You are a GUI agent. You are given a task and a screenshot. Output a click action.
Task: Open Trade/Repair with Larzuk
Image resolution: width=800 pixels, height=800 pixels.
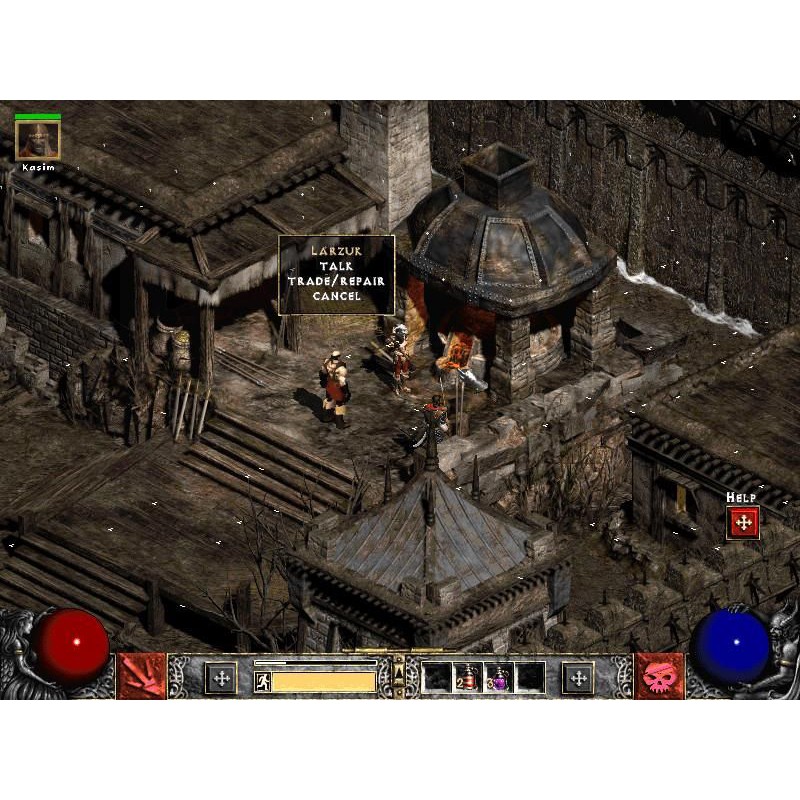tap(336, 281)
